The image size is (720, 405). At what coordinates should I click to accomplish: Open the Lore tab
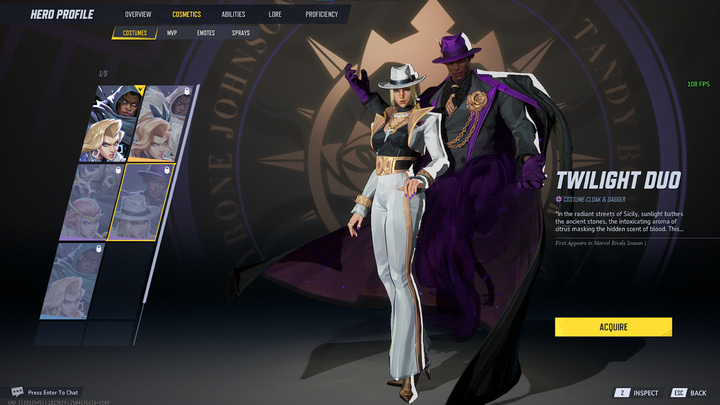tap(275, 15)
